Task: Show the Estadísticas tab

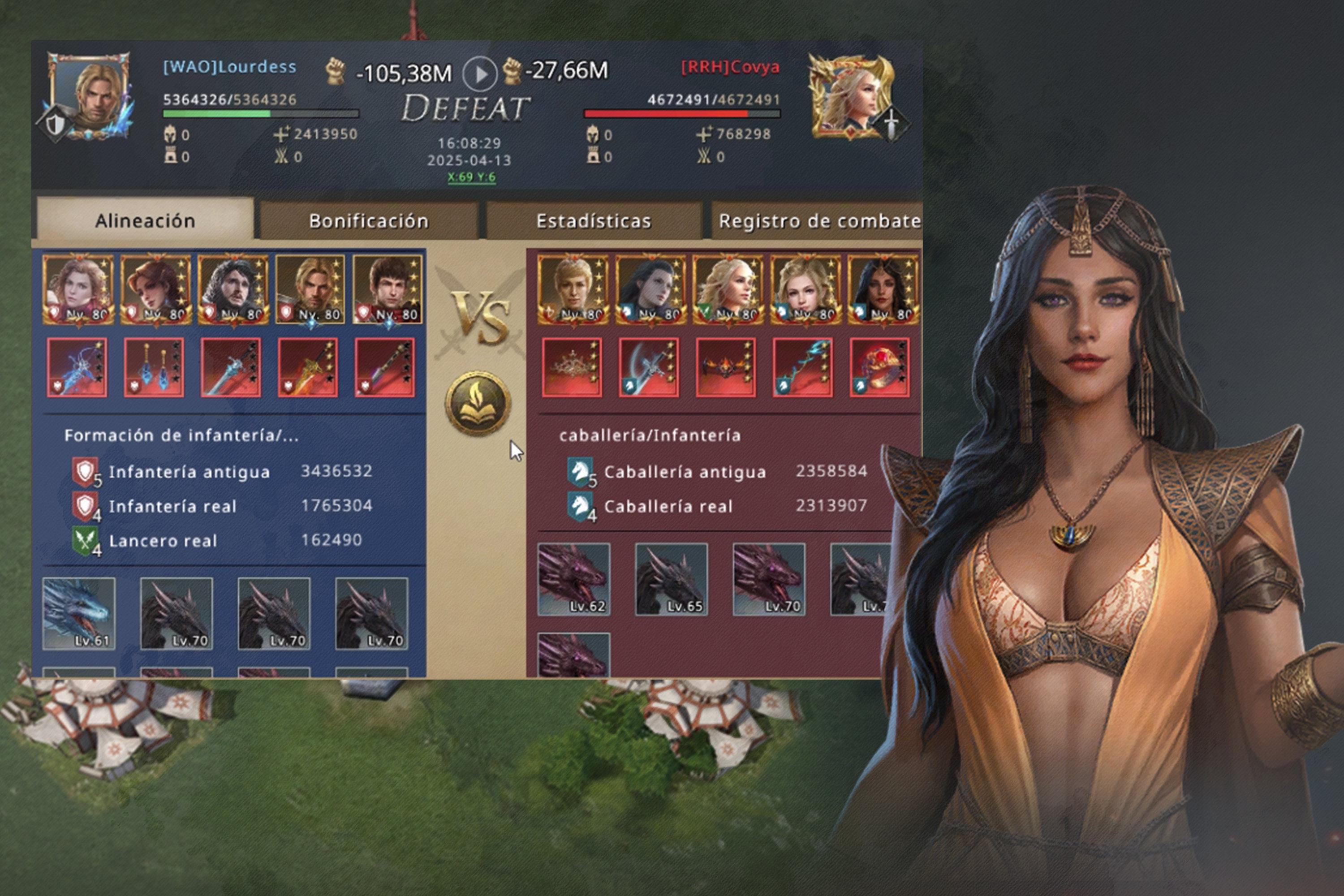Action: pyautogui.click(x=593, y=220)
